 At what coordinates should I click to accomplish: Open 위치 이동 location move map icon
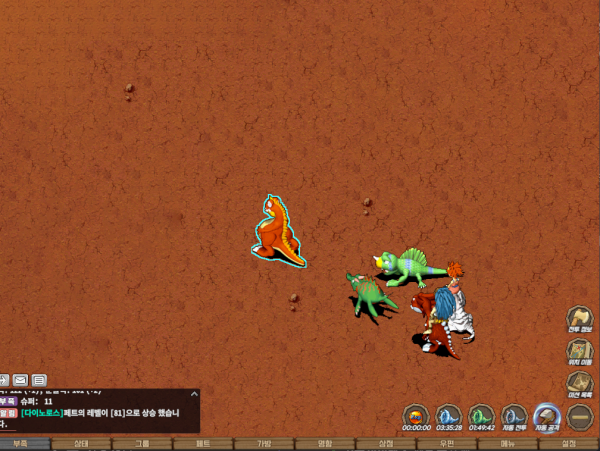tap(580, 350)
